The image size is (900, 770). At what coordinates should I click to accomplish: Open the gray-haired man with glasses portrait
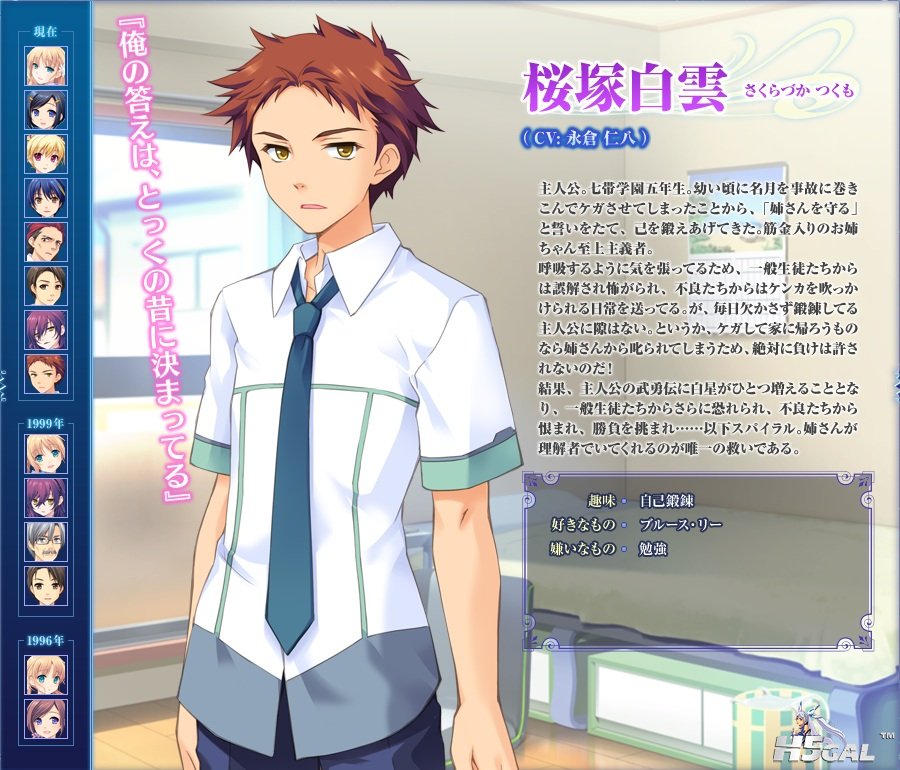pos(47,542)
